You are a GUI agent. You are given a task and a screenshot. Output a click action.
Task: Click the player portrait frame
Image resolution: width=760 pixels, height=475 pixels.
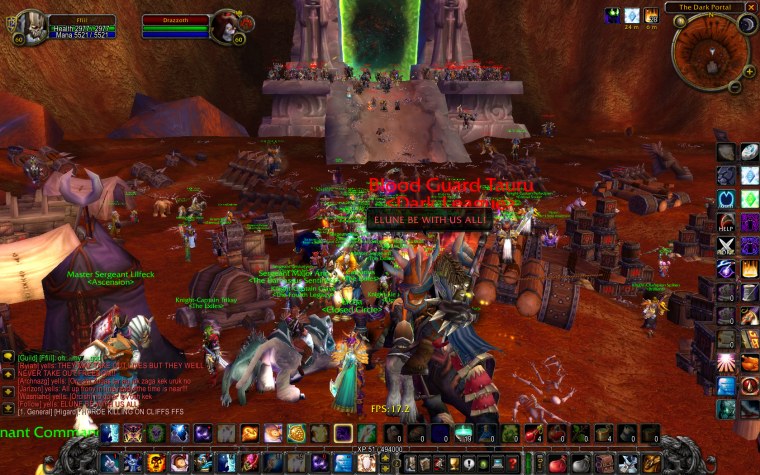click(32, 25)
